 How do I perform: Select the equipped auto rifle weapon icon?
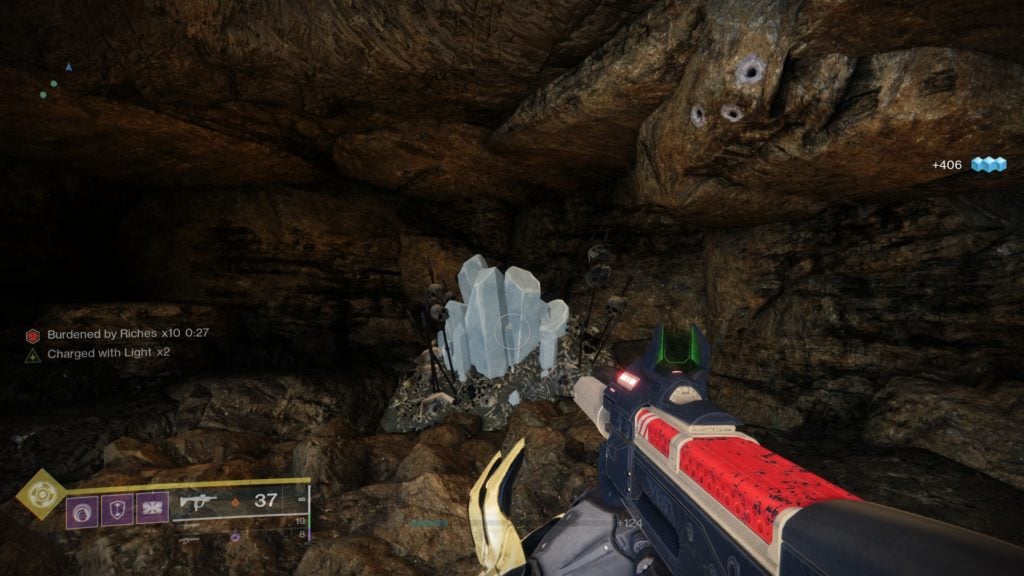coord(199,504)
